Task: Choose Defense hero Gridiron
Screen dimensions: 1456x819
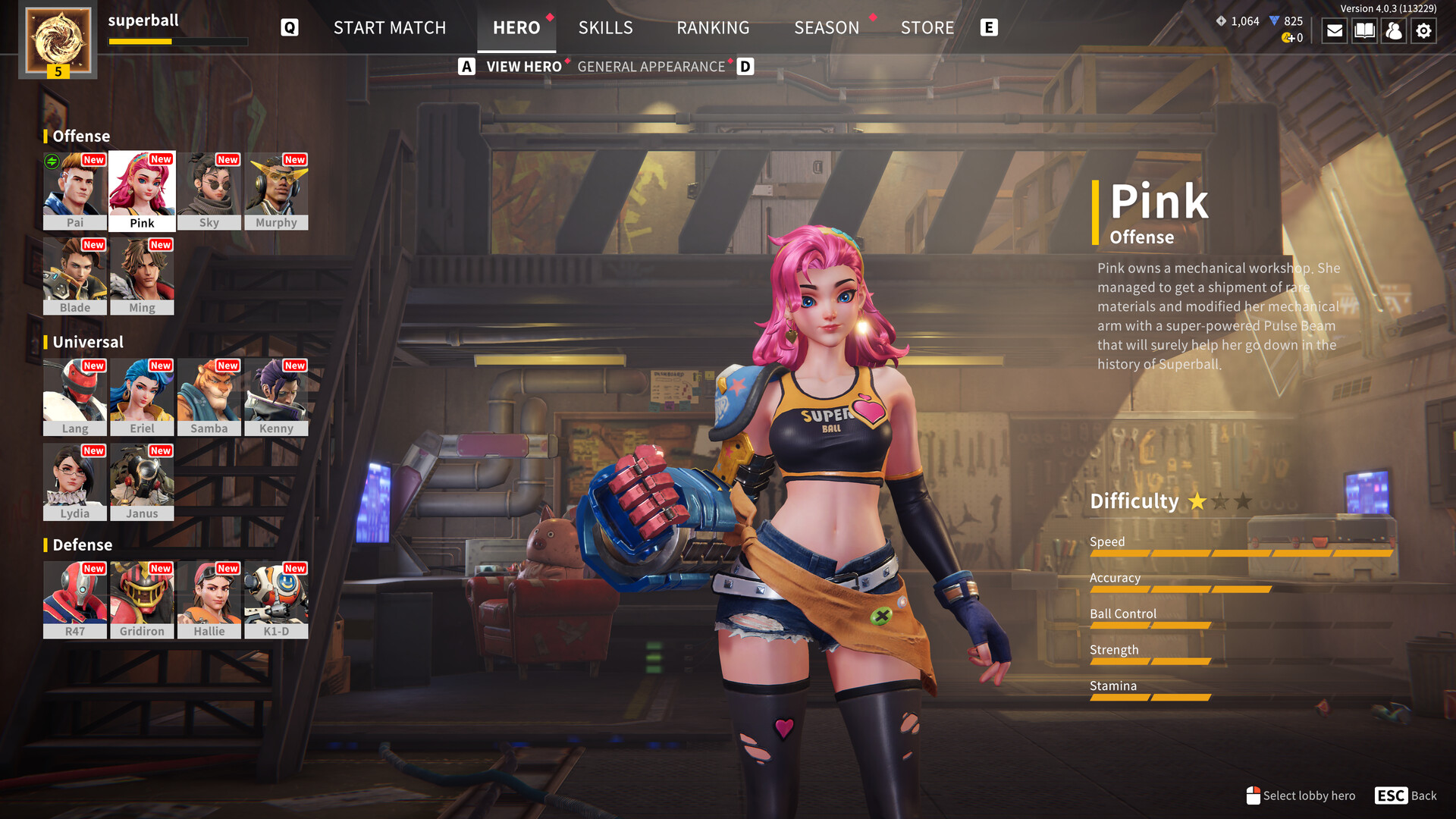Action: (142, 599)
